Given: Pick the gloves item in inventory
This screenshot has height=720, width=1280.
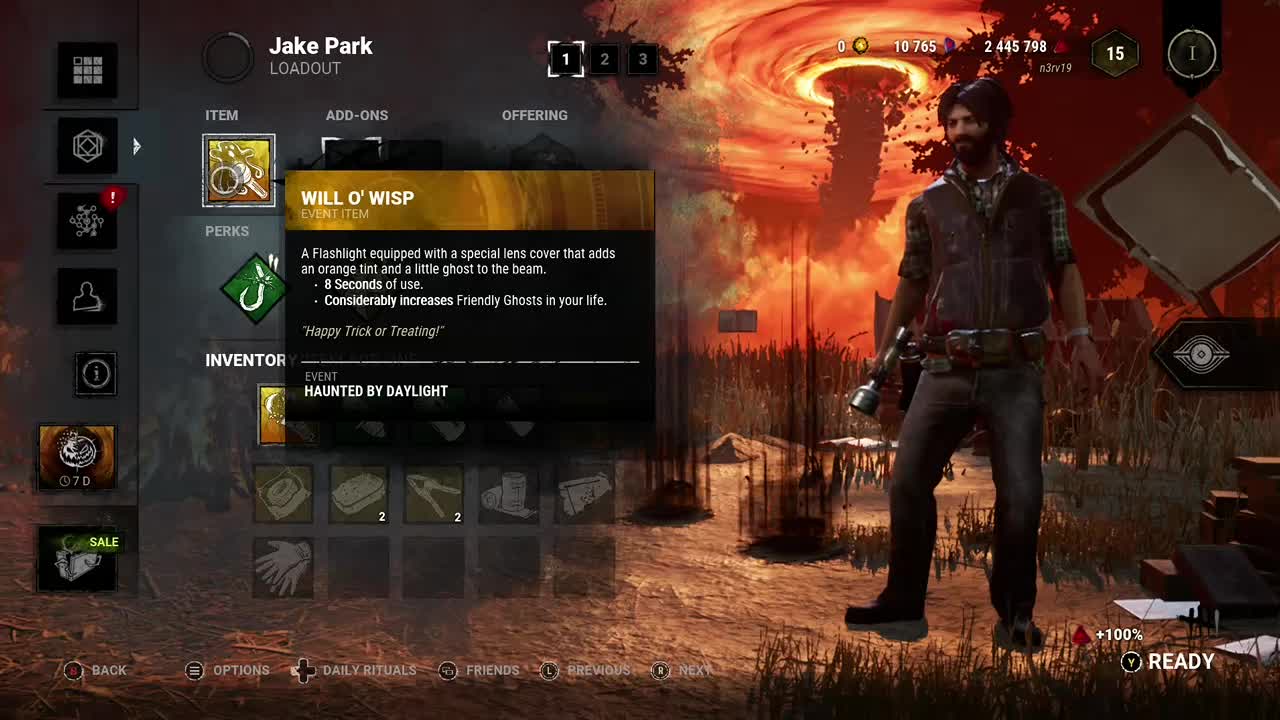Looking at the screenshot, I should coord(283,567).
